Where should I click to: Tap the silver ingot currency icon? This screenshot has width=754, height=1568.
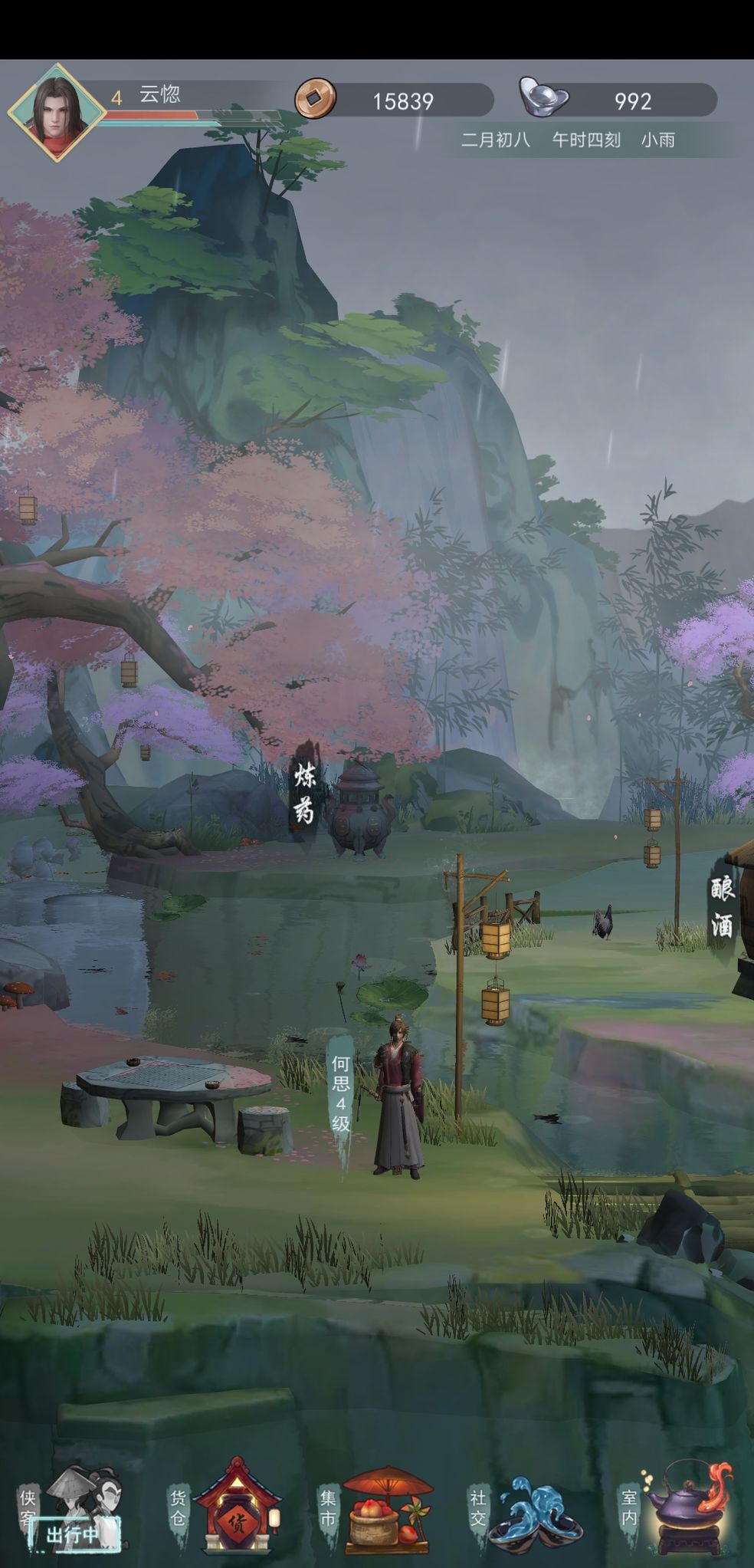543,97
